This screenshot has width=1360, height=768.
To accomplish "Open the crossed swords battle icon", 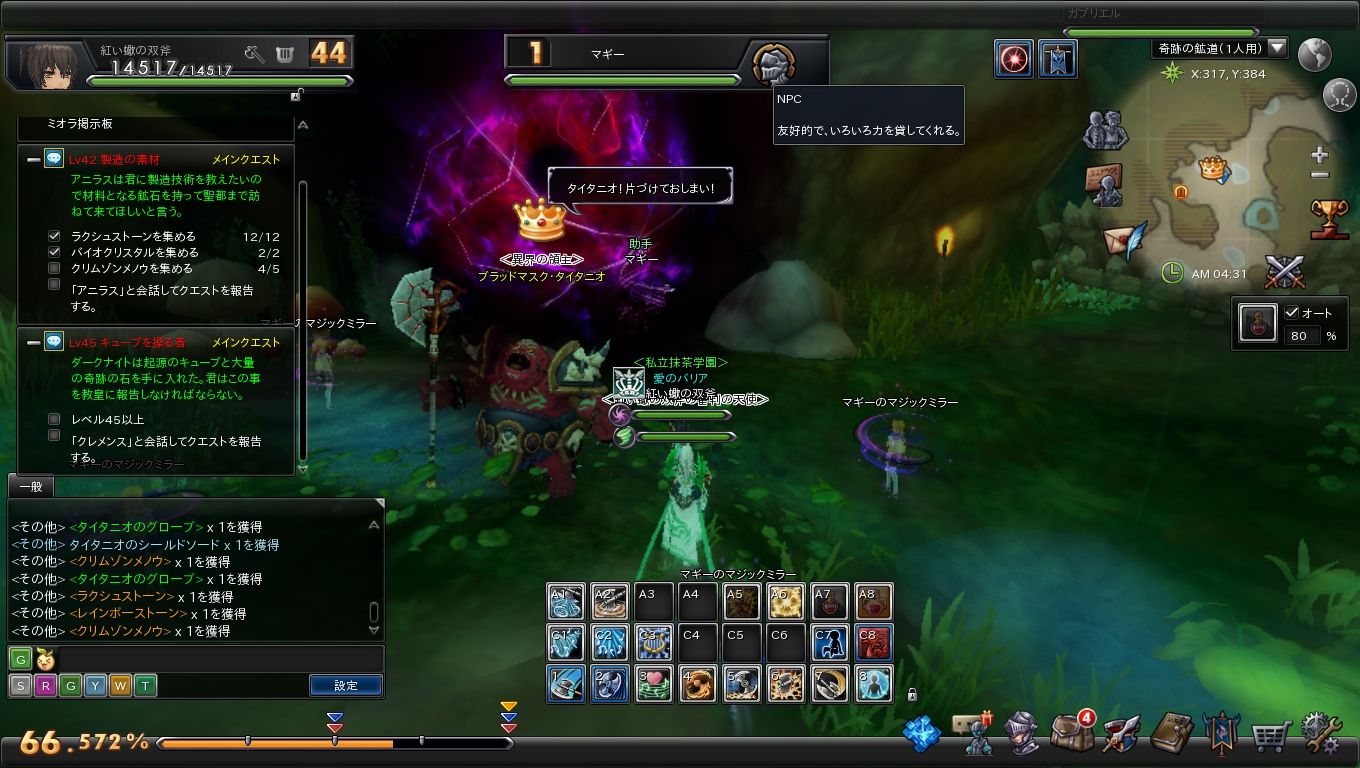I will pyautogui.click(x=1284, y=271).
